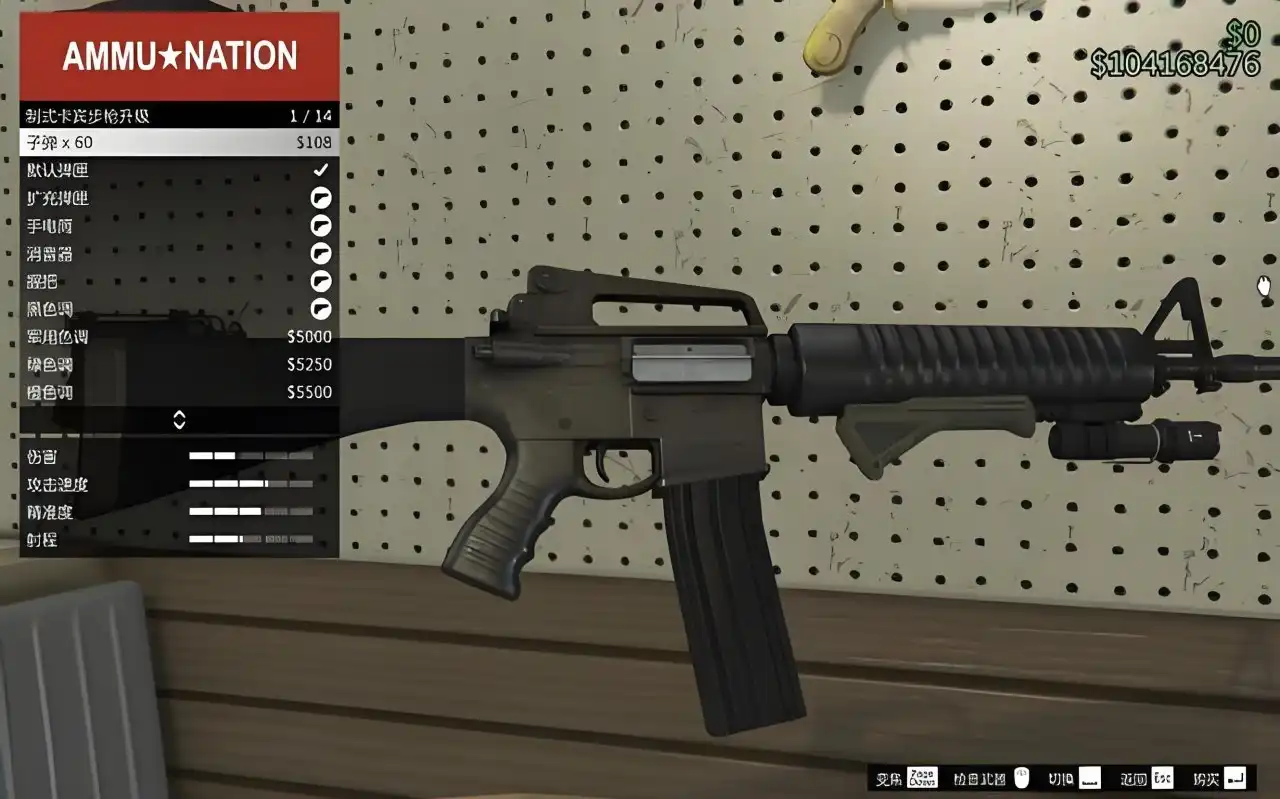Purchase the 绿色调 green tint for $5250
This screenshot has width=1280, height=799.
tap(179, 365)
